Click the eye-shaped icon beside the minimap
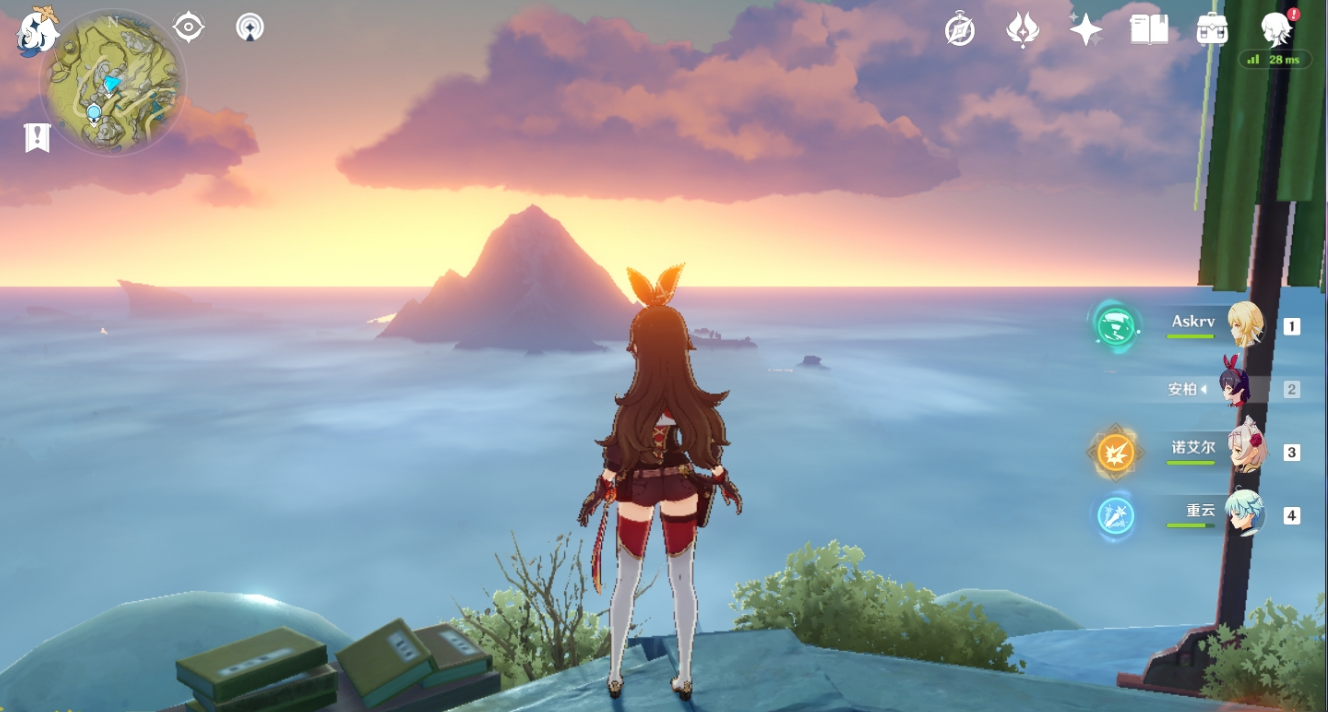Viewport: 1328px width, 712px height. click(x=188, y=27)
